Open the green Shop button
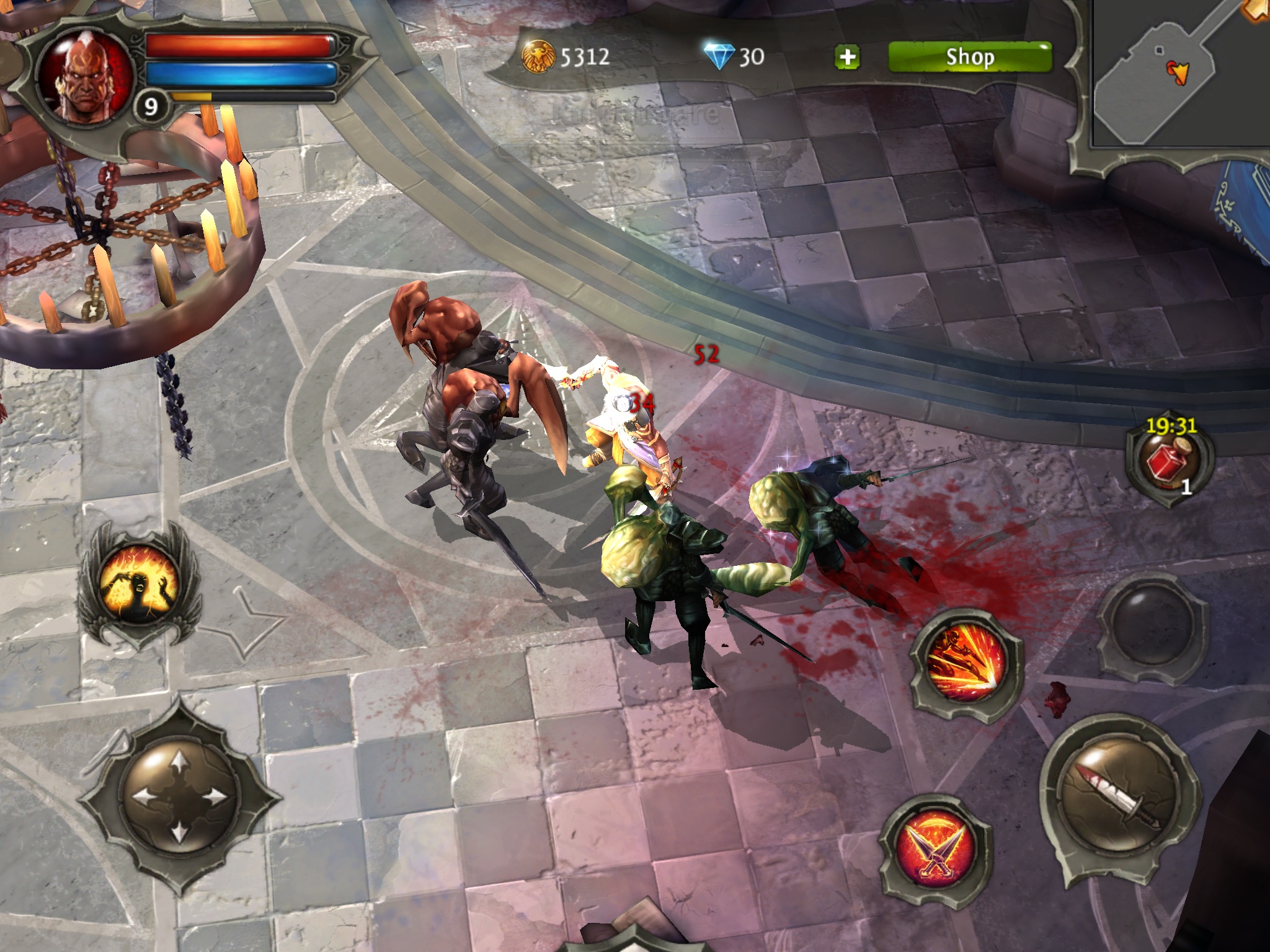This screenshot has height=952, width=1270. (x=970, y=58)
